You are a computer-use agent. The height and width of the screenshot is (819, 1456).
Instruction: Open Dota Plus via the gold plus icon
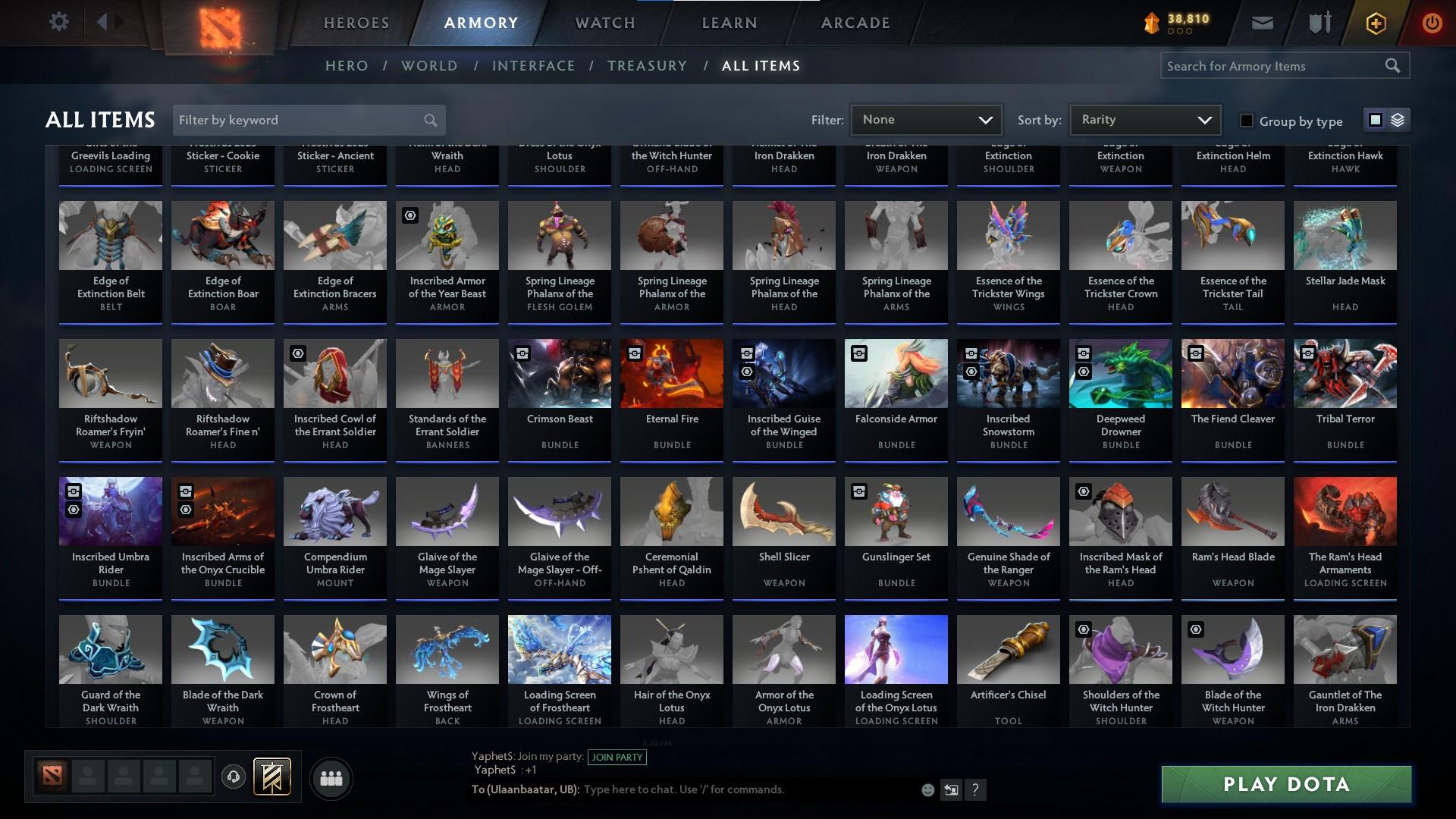point(1375,22)
